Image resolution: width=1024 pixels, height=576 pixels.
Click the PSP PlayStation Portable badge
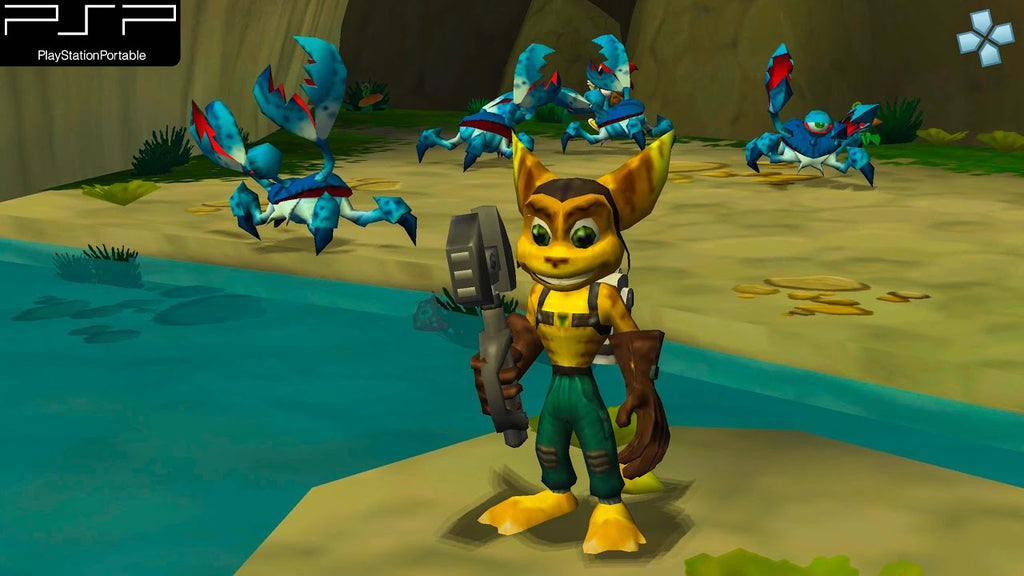click(90, 32)
